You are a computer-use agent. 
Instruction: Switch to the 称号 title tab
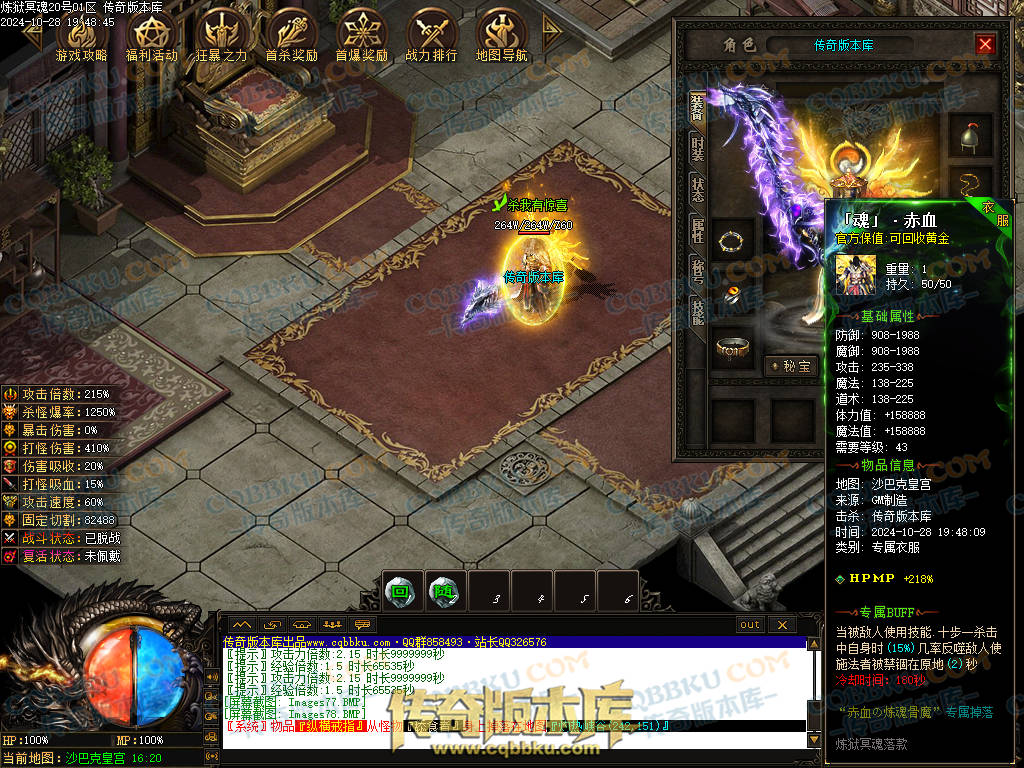[697, 272]
